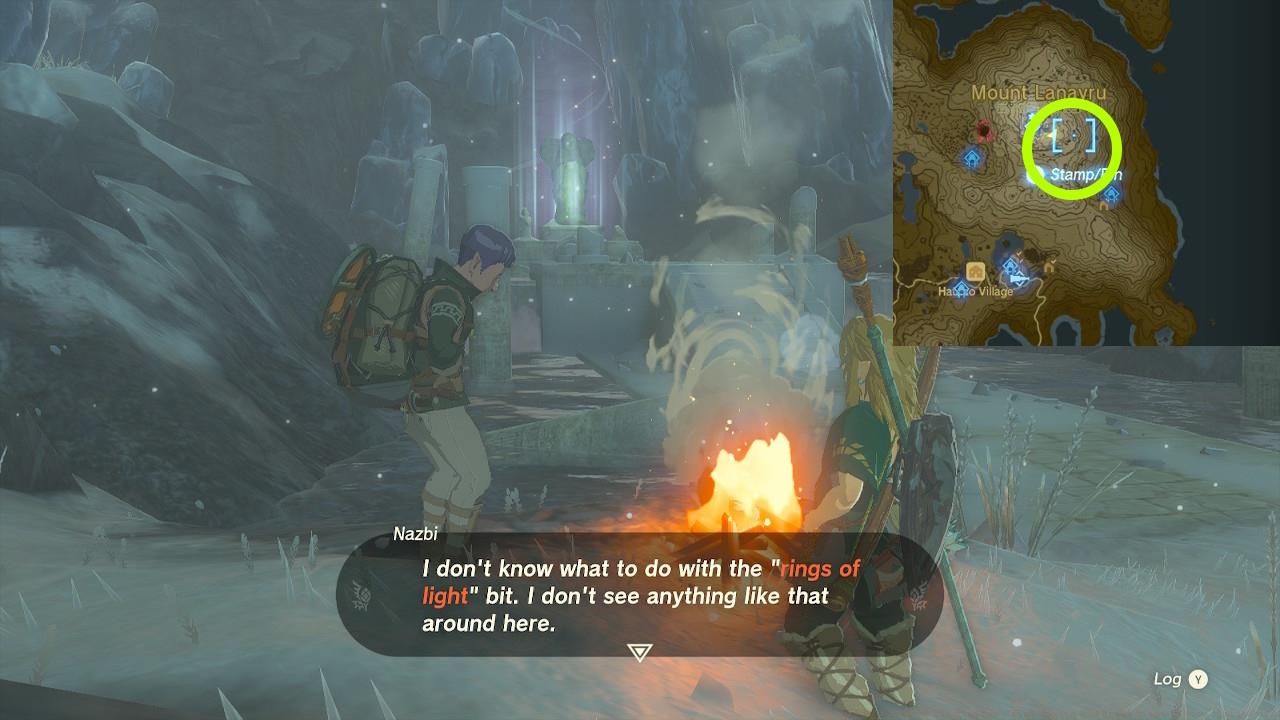Click the shrine icon at the map's right edge
This screenshot has width=1280, height=720.
pyautogui.click(x=1112, y=193)
